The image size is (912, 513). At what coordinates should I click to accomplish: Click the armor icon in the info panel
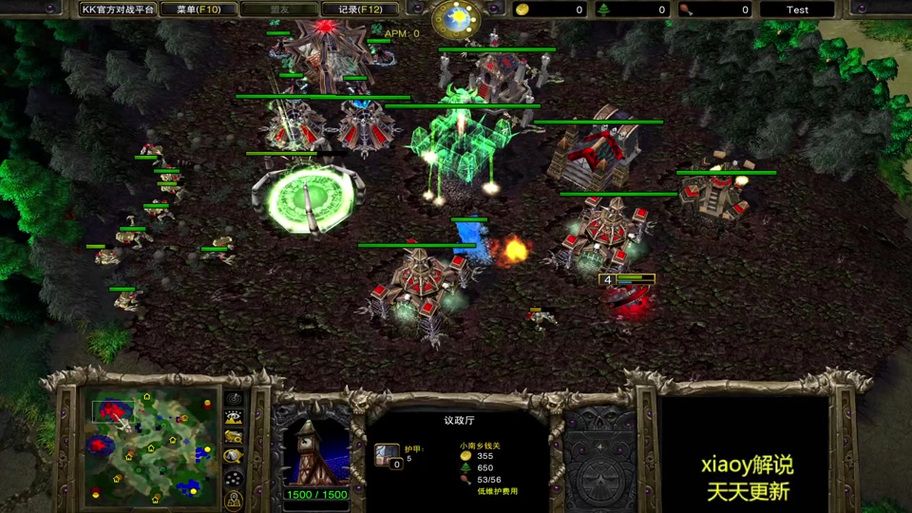point(386,456)
